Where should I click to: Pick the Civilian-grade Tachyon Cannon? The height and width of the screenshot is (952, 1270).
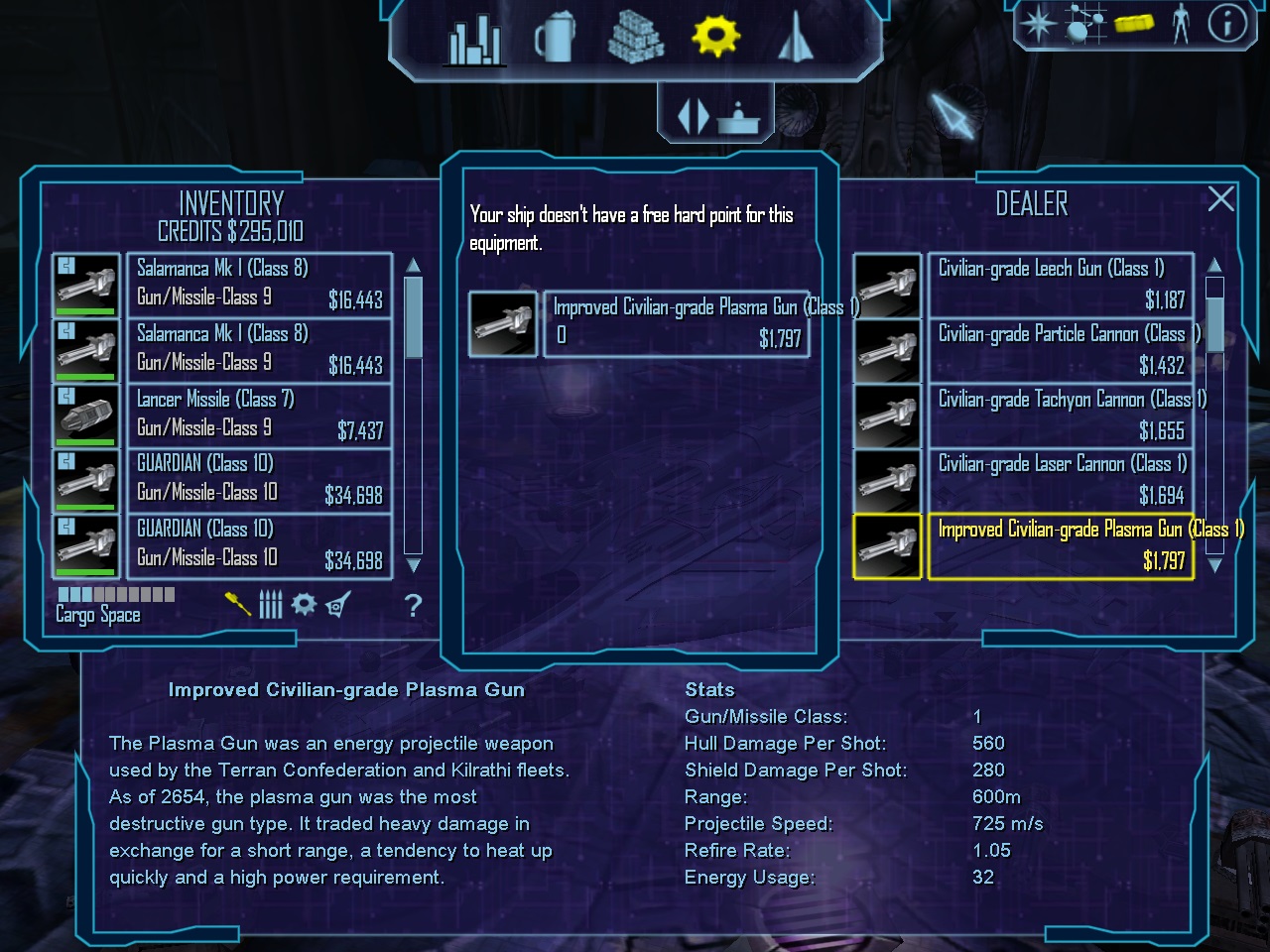[1060, 416]
